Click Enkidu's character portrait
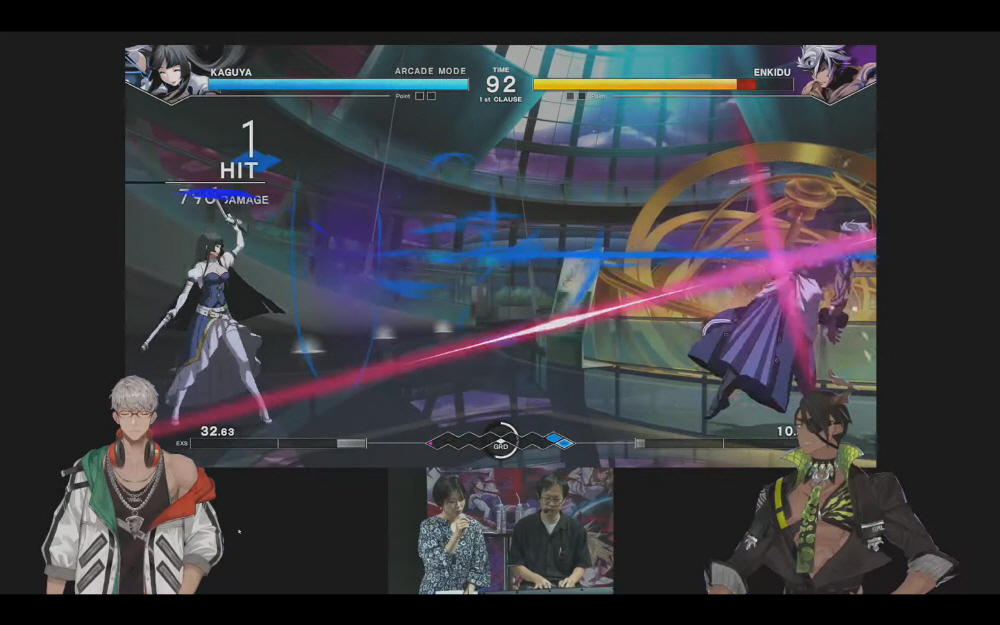Image resolution: width=1000 pixels, height=625 pixels. (835, 72)
